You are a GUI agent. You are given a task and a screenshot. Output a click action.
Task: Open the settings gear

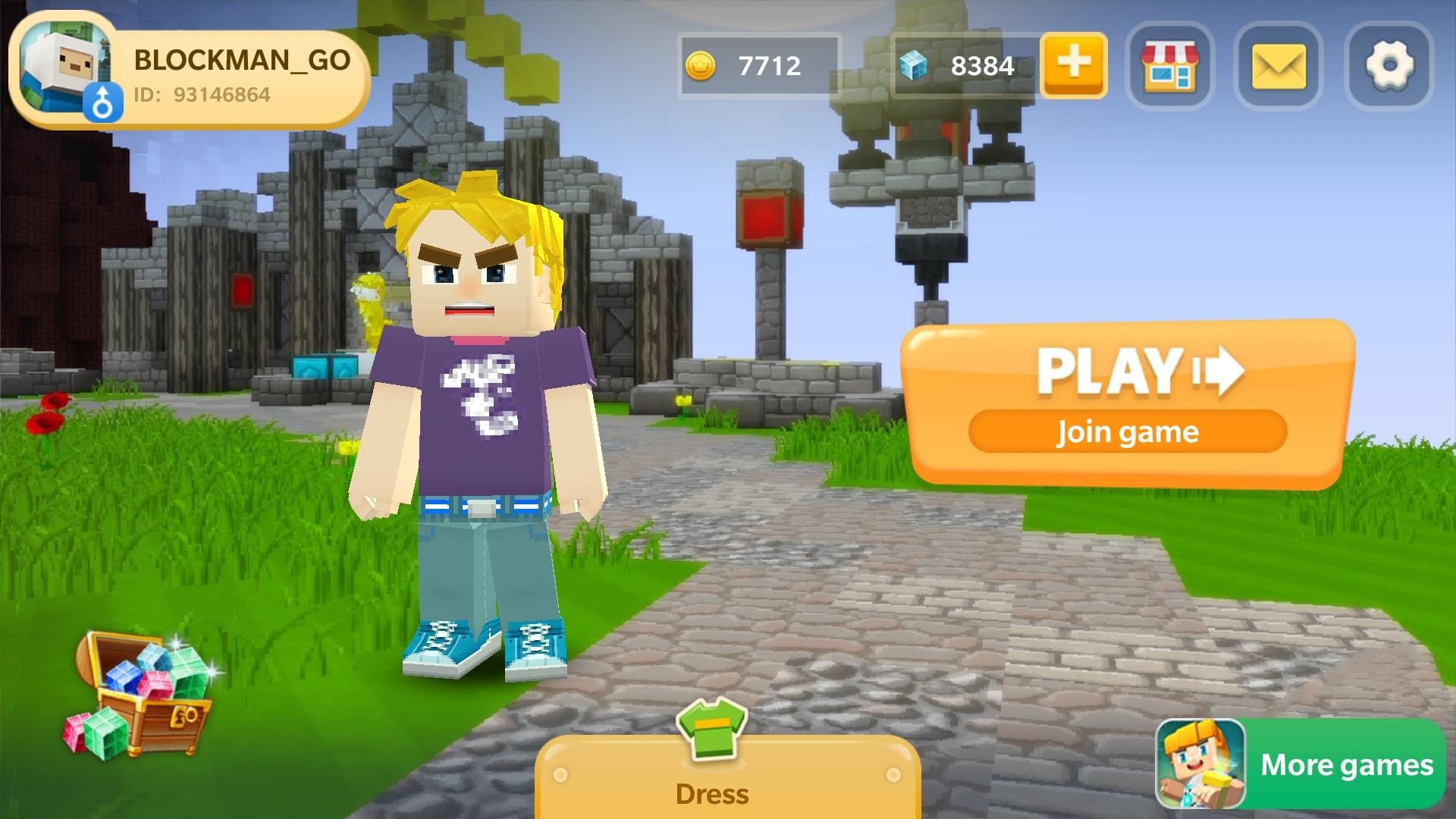tap(1388, 64)
